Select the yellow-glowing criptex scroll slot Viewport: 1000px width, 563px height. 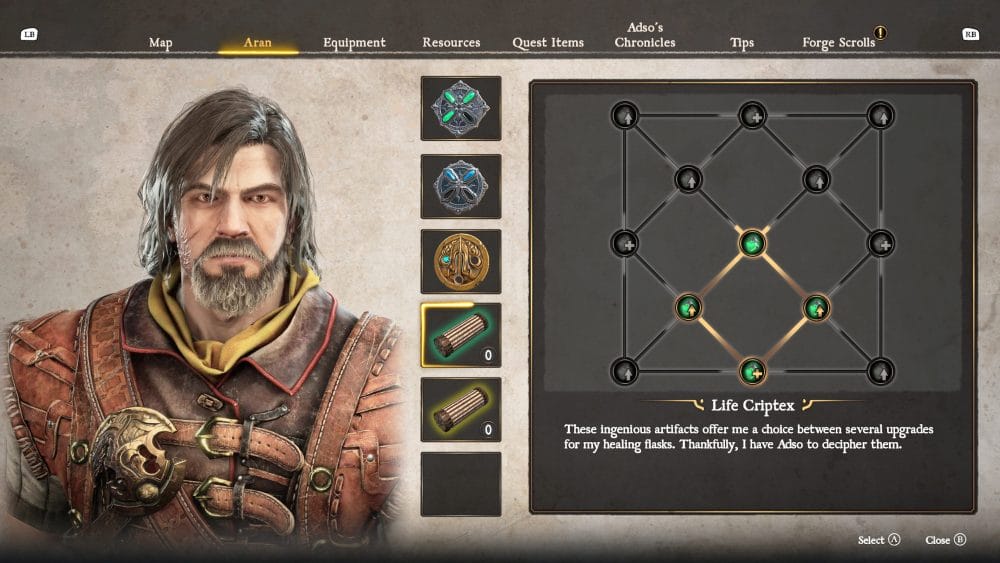click(x=461, y=410)
